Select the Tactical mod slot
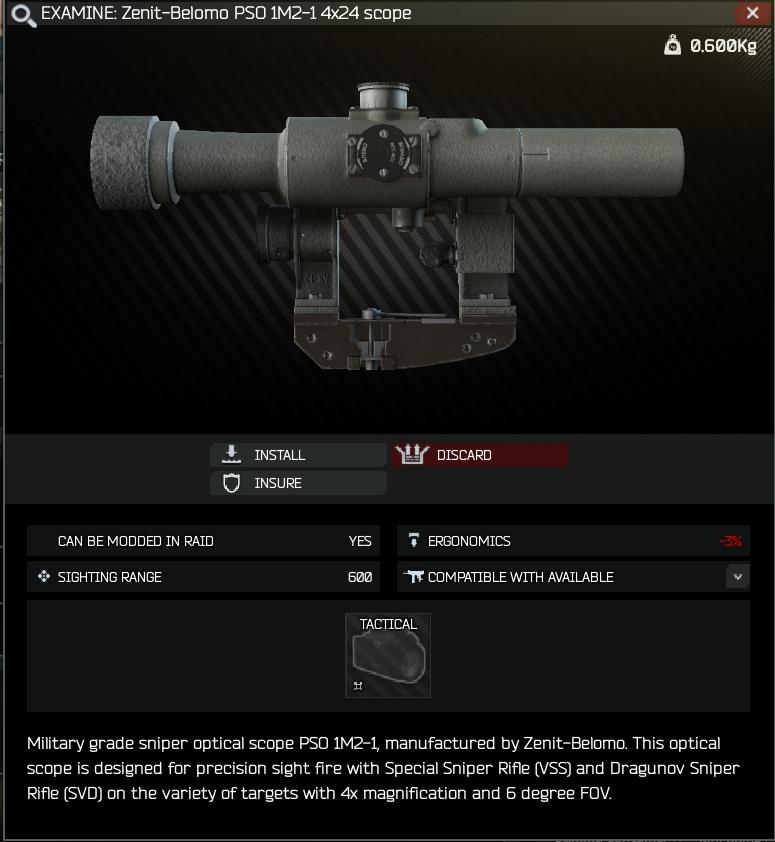775x842 pixels. click(388, 655)
